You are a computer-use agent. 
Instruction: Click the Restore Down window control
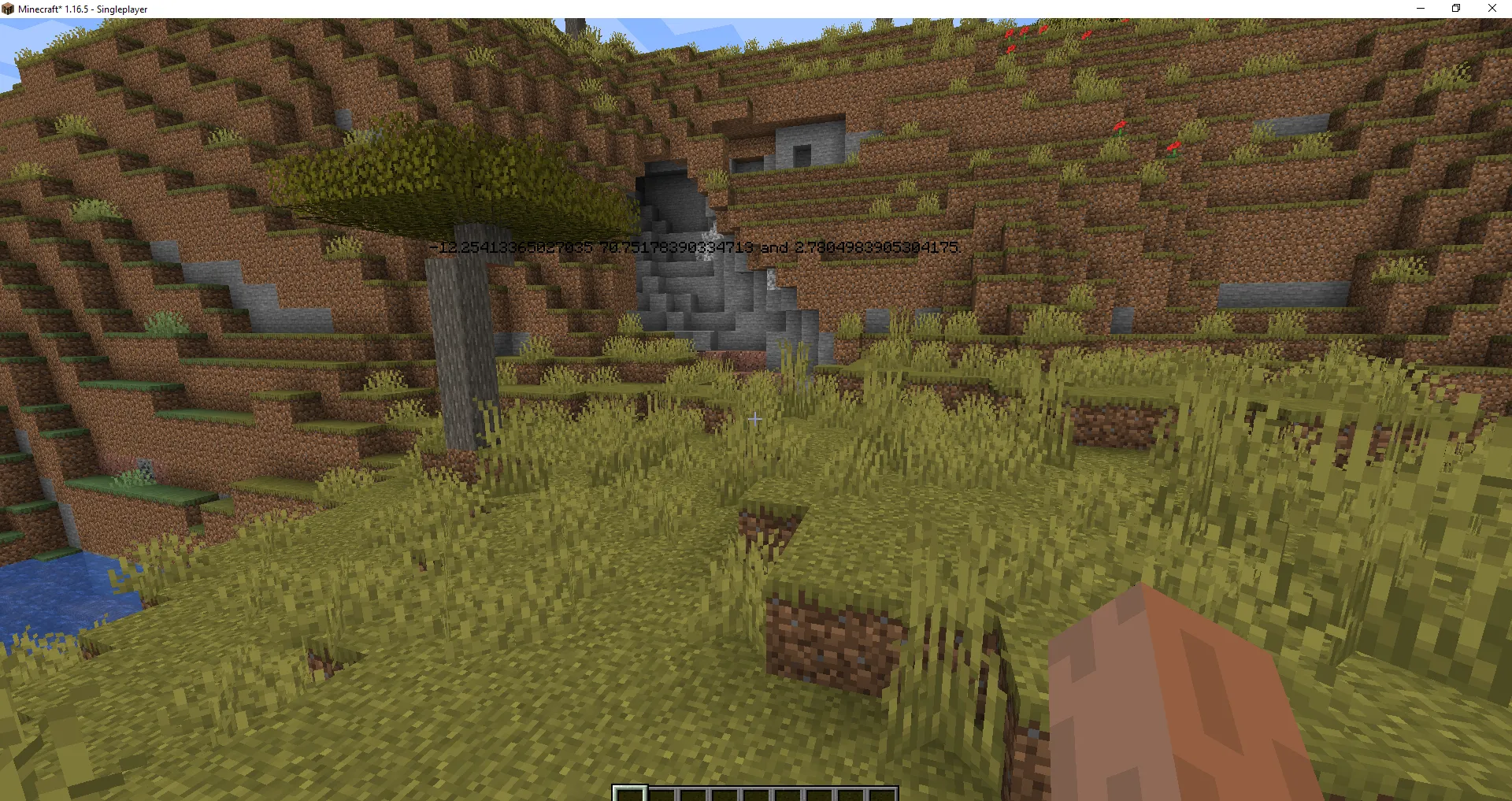(x=1455, y=9)
